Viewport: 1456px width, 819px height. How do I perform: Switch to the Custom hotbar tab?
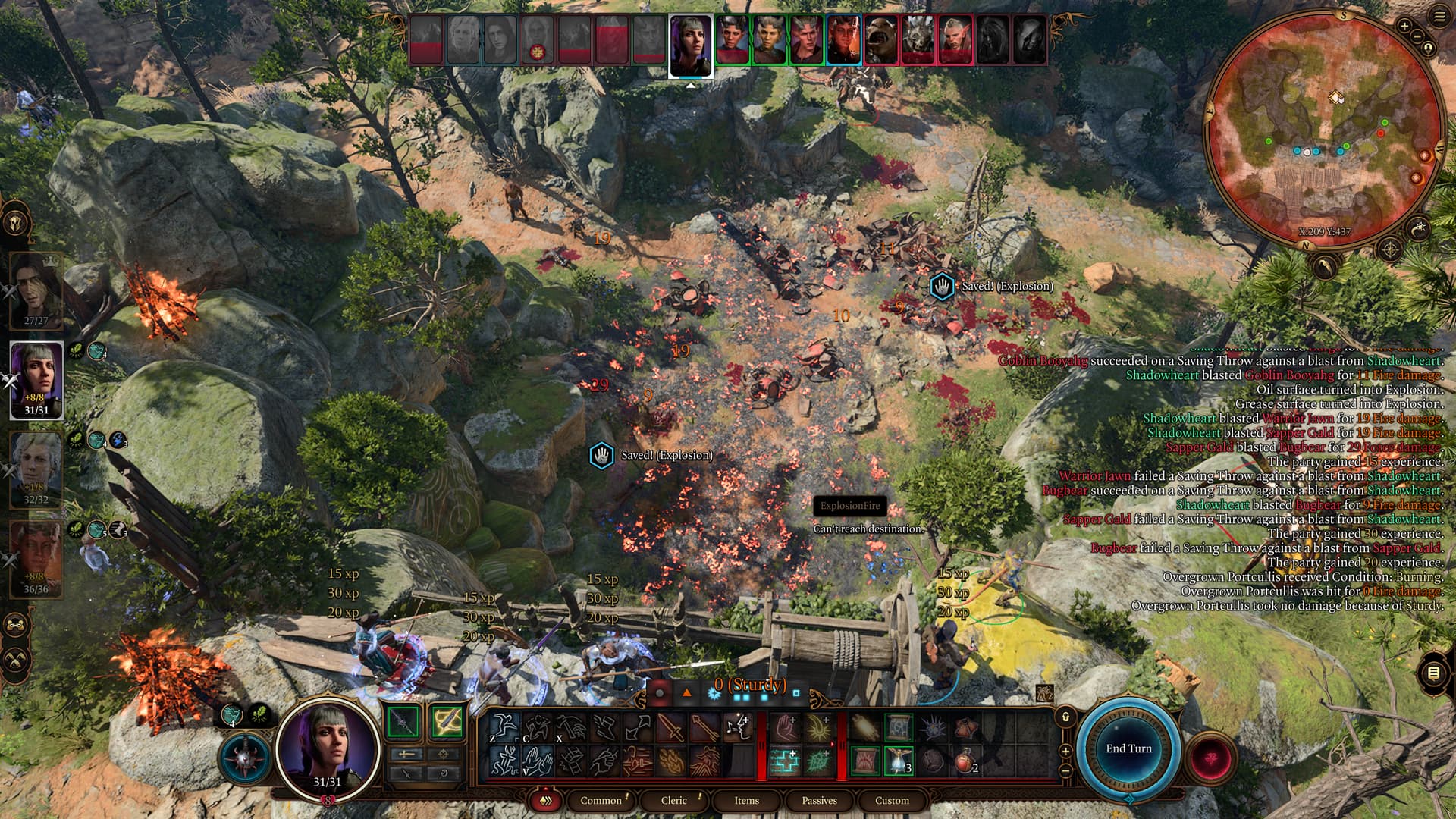pyautogui.click(x=892, y=800)
